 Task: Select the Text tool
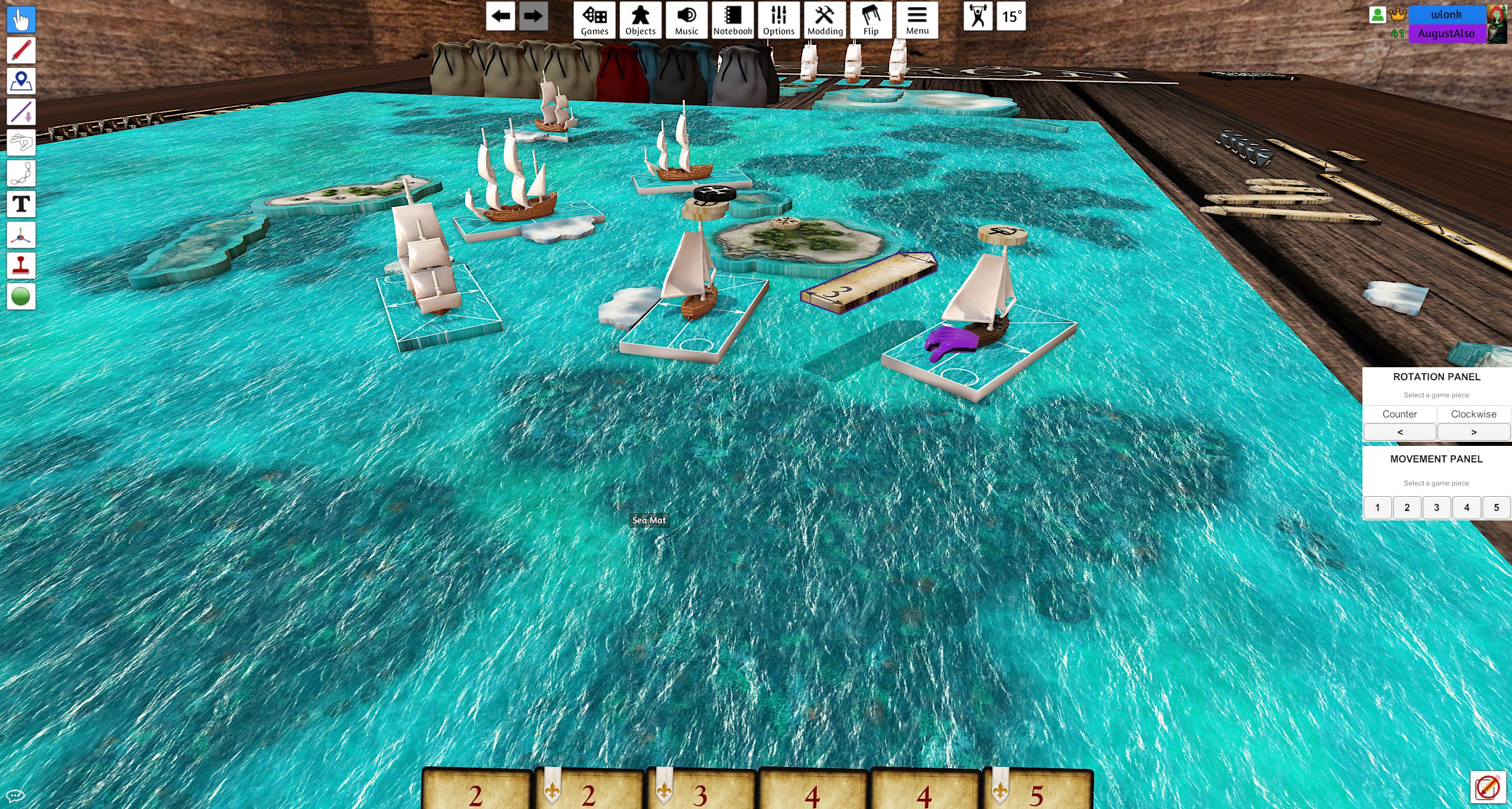pos(21,203)
